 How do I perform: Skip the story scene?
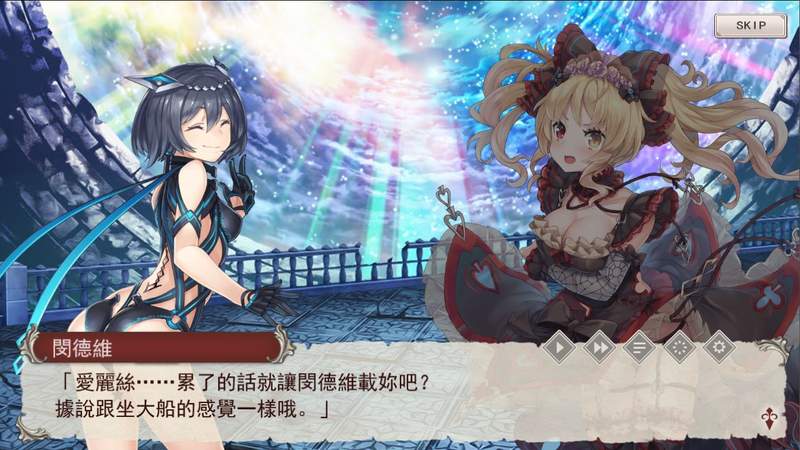749,24
